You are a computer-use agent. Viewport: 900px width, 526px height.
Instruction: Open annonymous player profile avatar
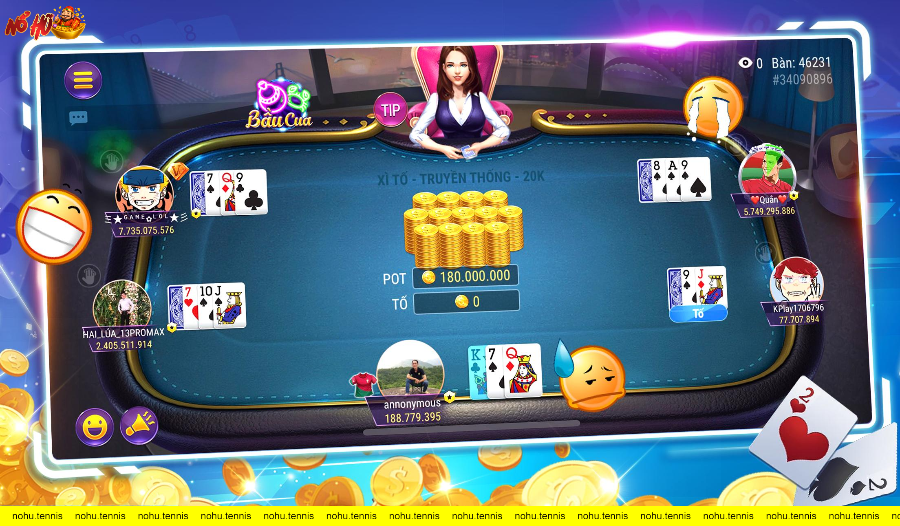tap(409, 369)
